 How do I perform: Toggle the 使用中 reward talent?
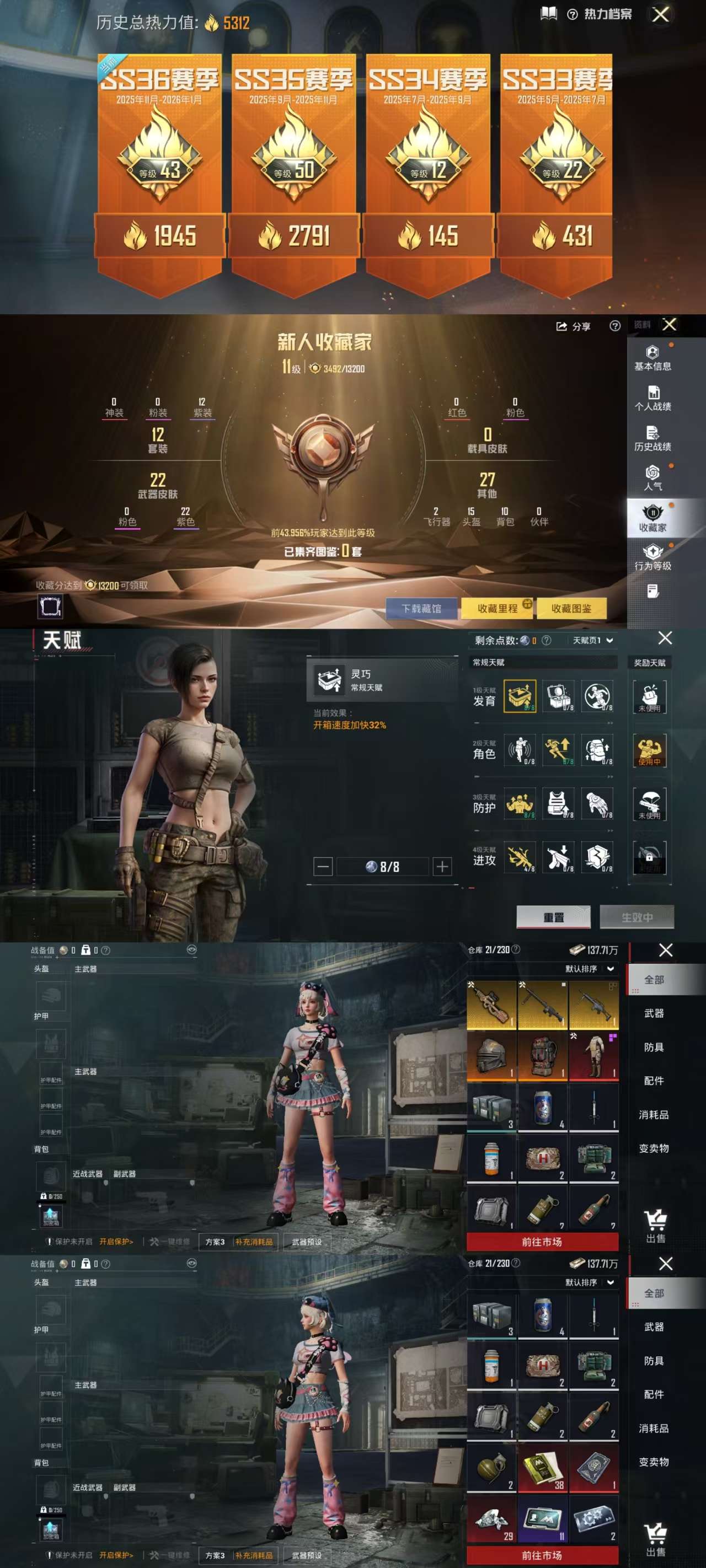649,750
